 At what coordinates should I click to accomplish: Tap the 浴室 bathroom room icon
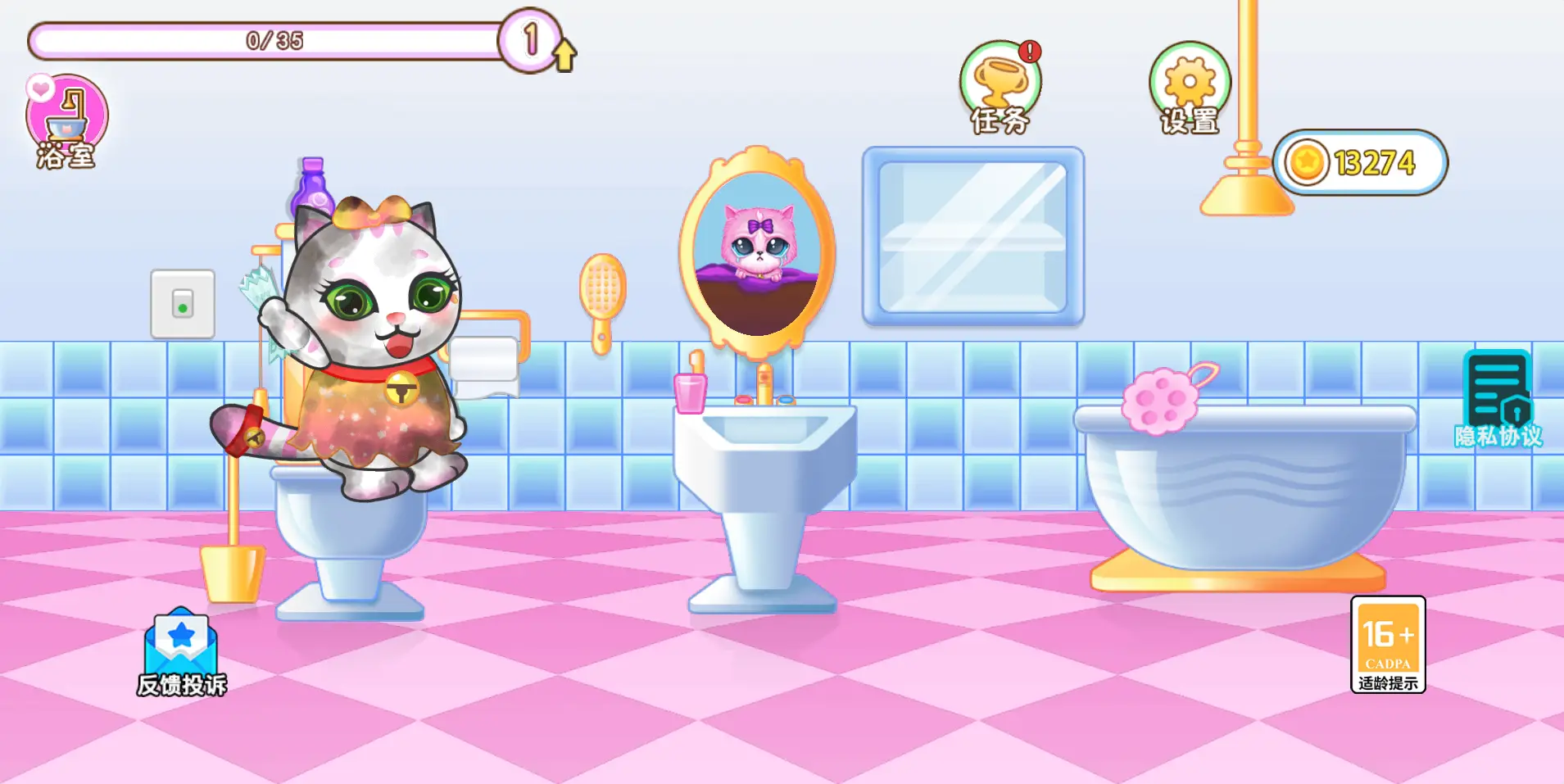67,121
